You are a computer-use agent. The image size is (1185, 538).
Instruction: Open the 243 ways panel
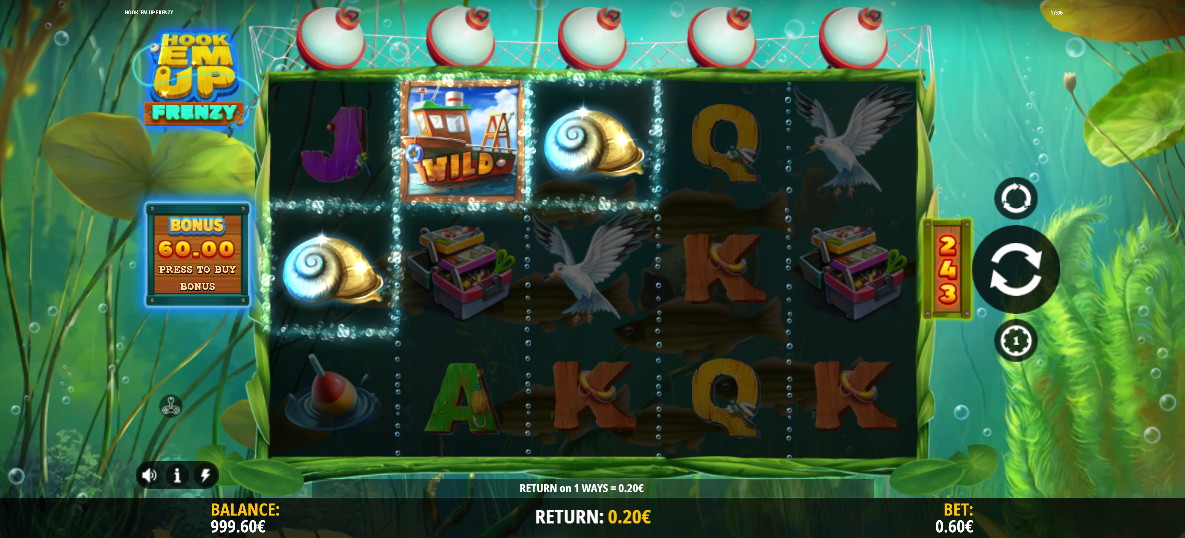[x=945, y=268]
